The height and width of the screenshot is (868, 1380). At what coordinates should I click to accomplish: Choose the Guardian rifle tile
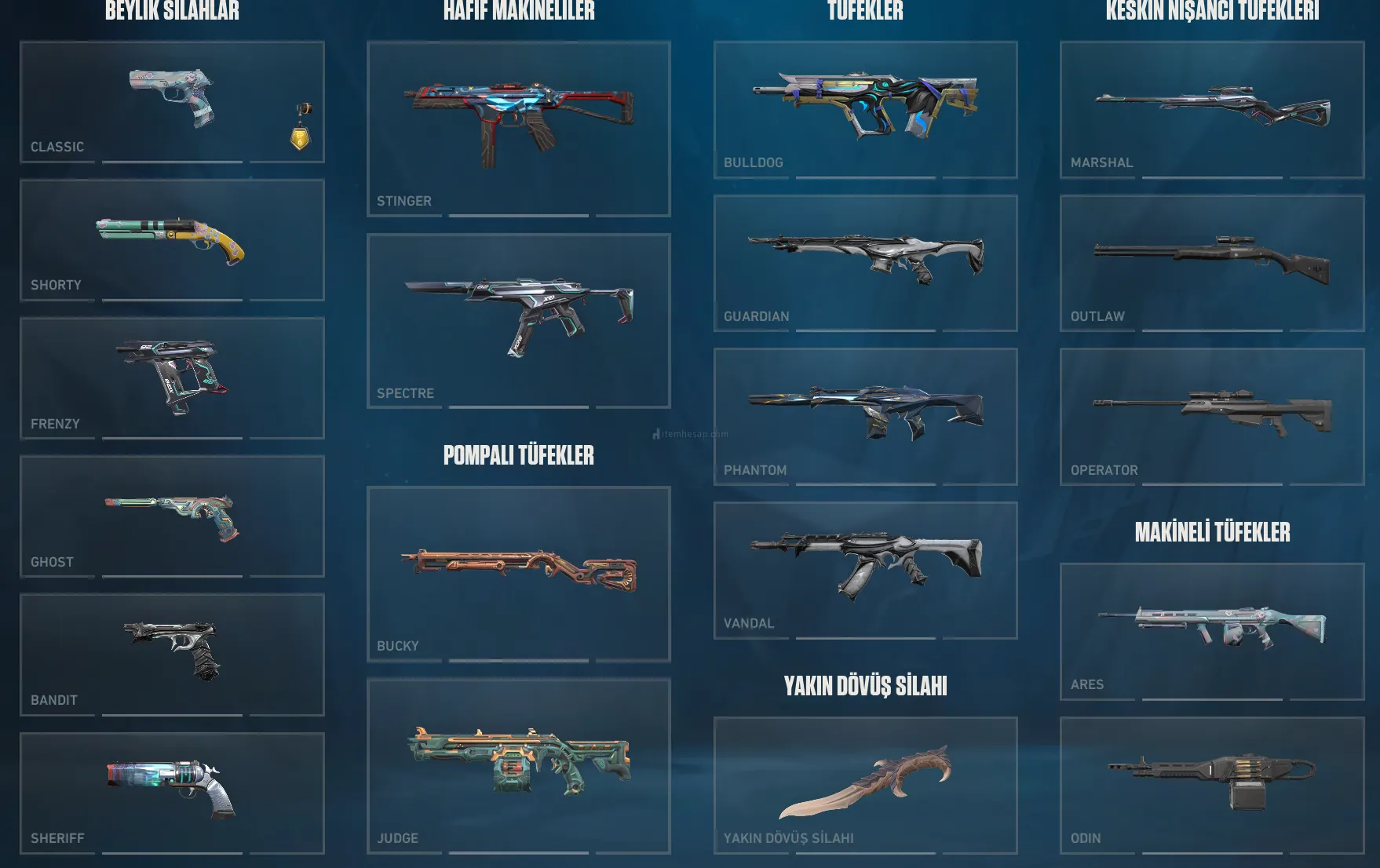(865, 263)
